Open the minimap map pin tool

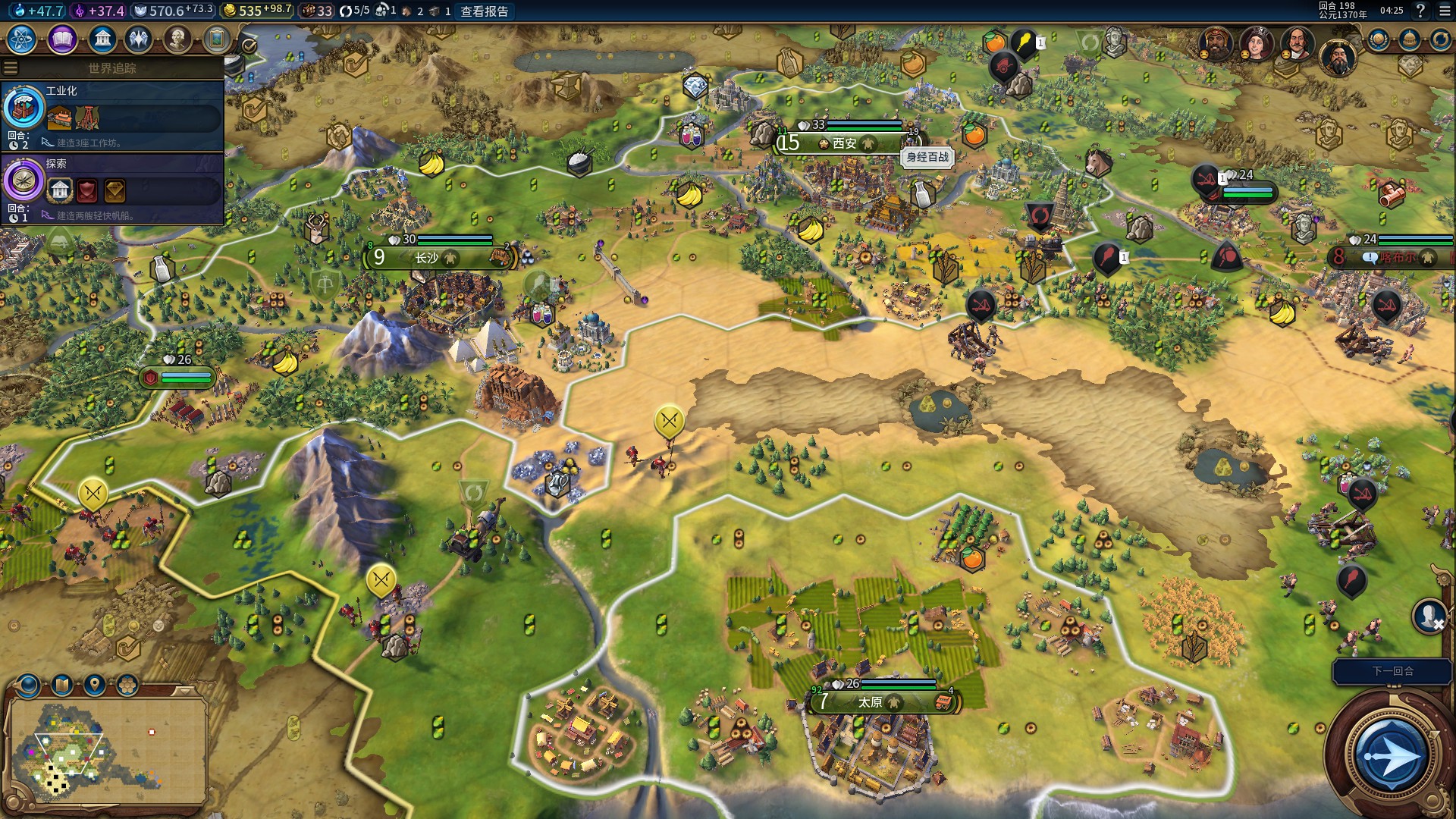coord(94,686)
